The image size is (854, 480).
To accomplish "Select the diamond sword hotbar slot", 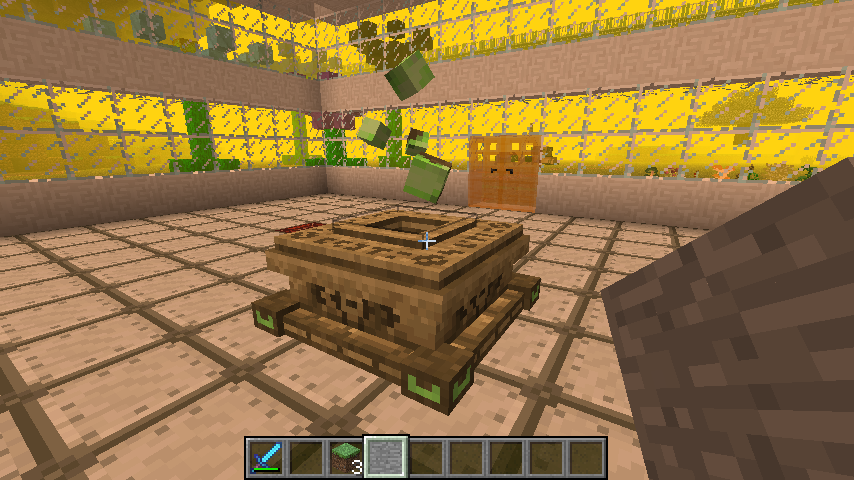I will (x=266, y=457).
